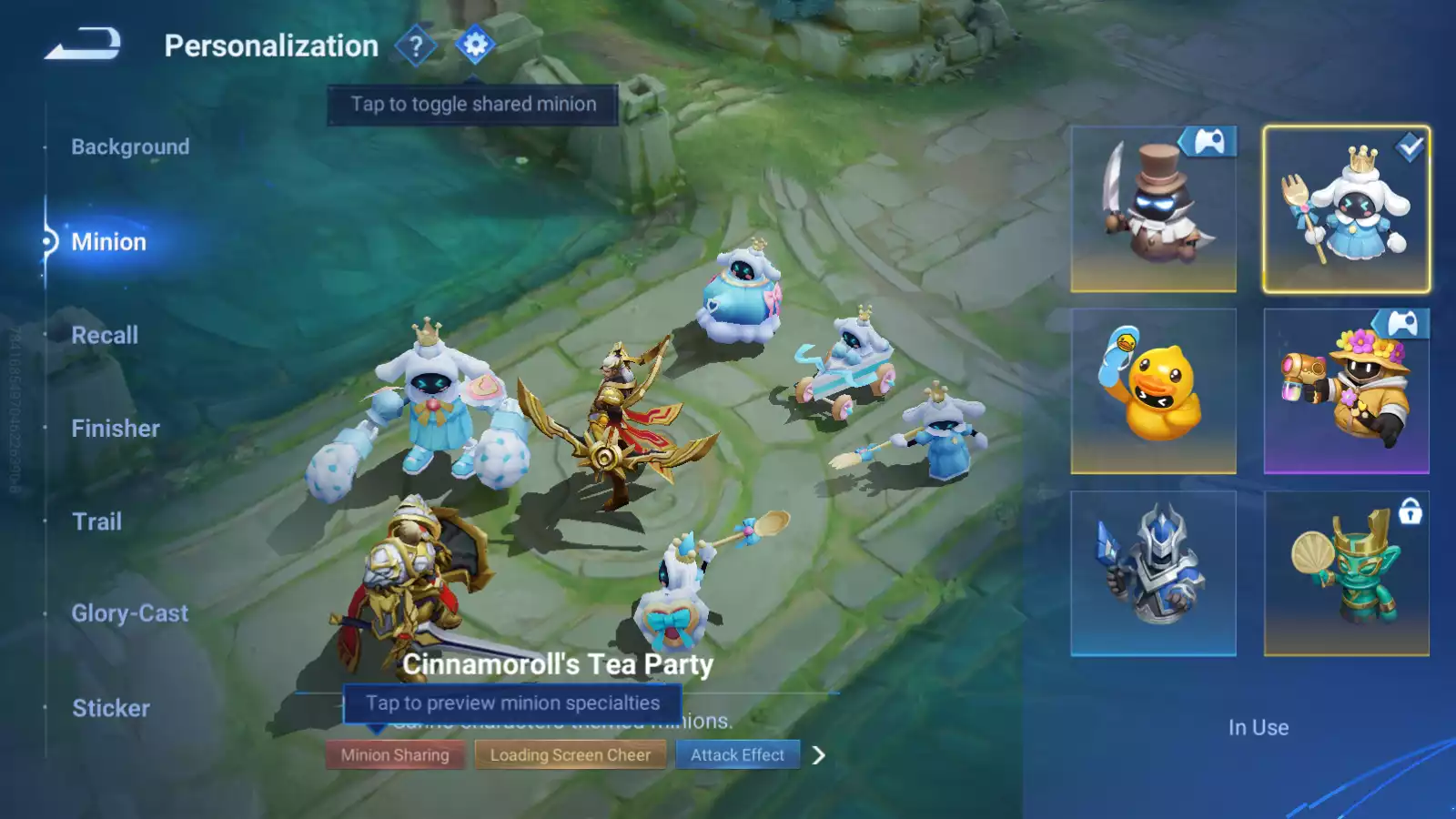Pick the yellow rubber duck minion skin
The height and width of the screenshot is (819, 1456).
coord(1153,391)
